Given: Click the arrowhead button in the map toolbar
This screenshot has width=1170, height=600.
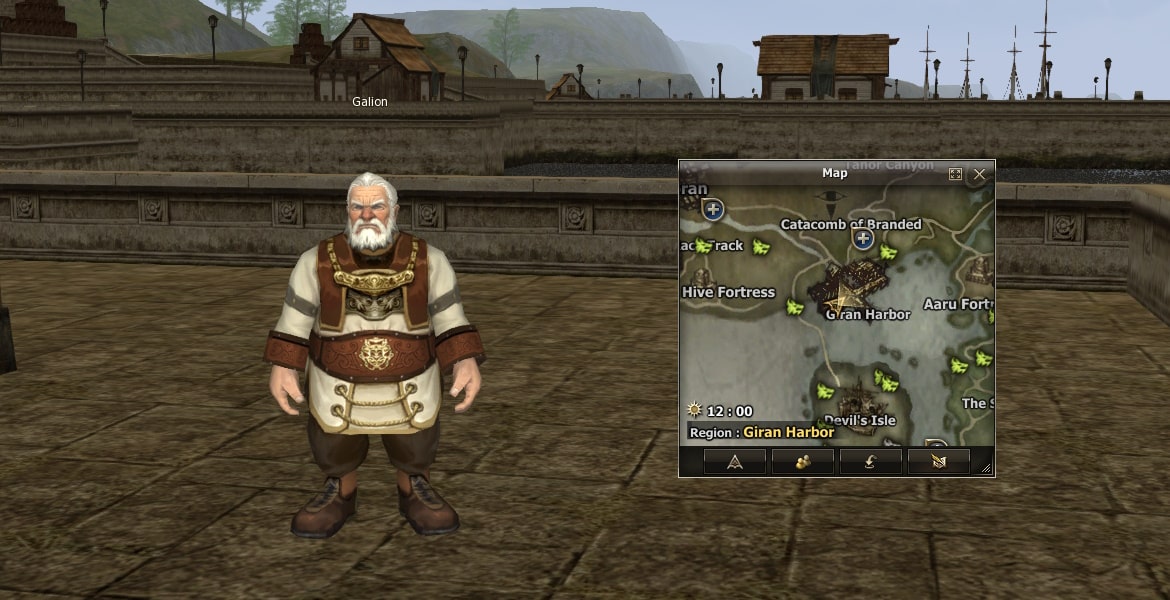Looking at the screenshot, I should click(x=735, y=461).
